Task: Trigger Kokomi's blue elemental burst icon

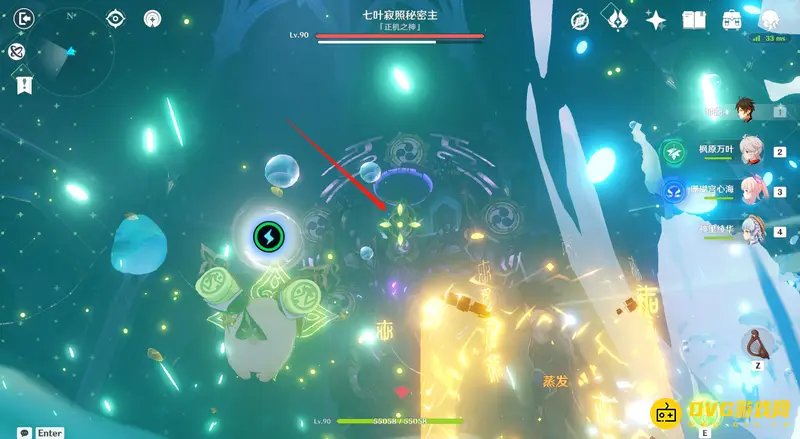Action: coord(672,190)
